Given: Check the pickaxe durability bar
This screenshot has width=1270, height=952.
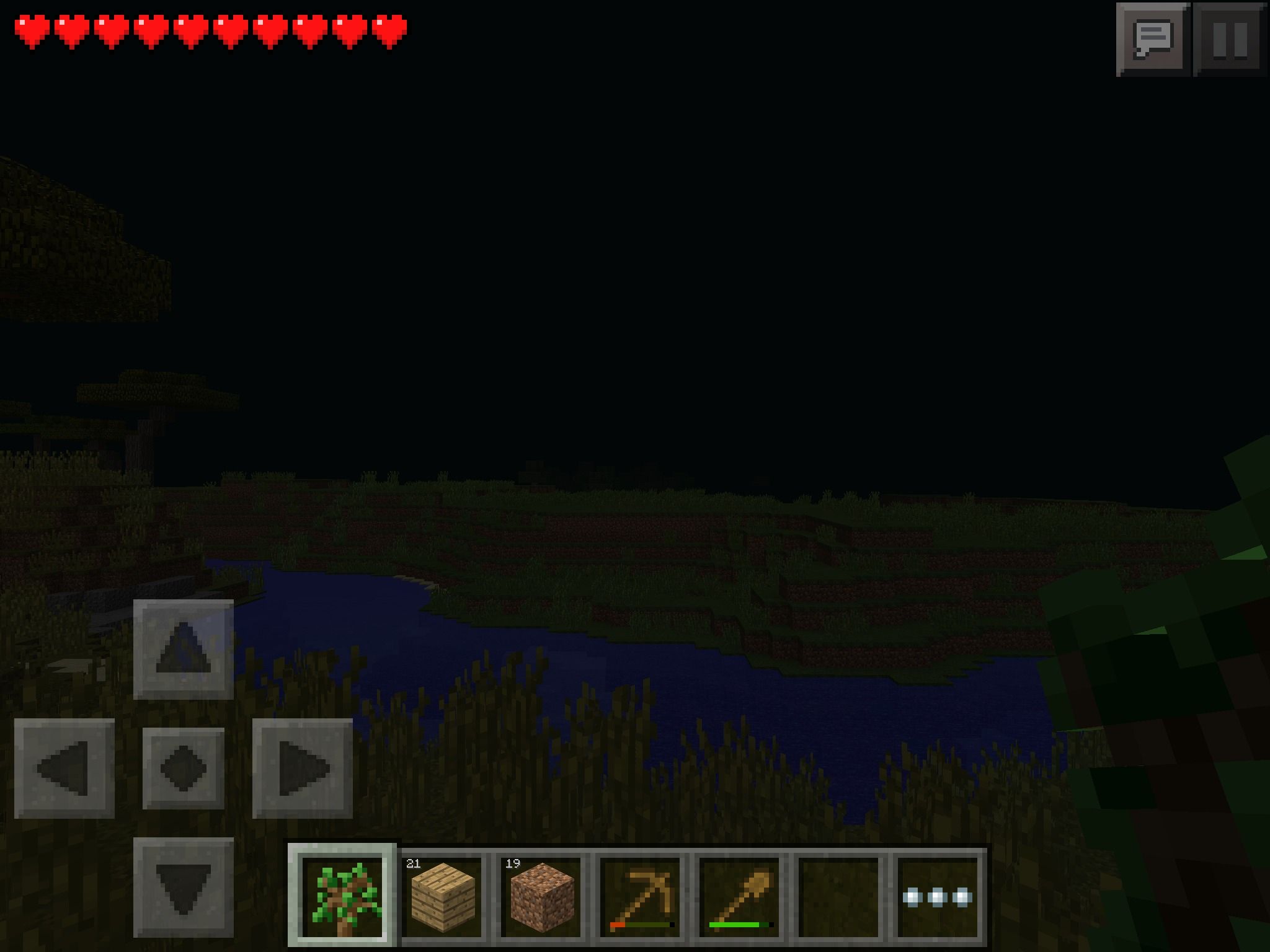Looking at the screenshot, I should (x=644, y=924).
